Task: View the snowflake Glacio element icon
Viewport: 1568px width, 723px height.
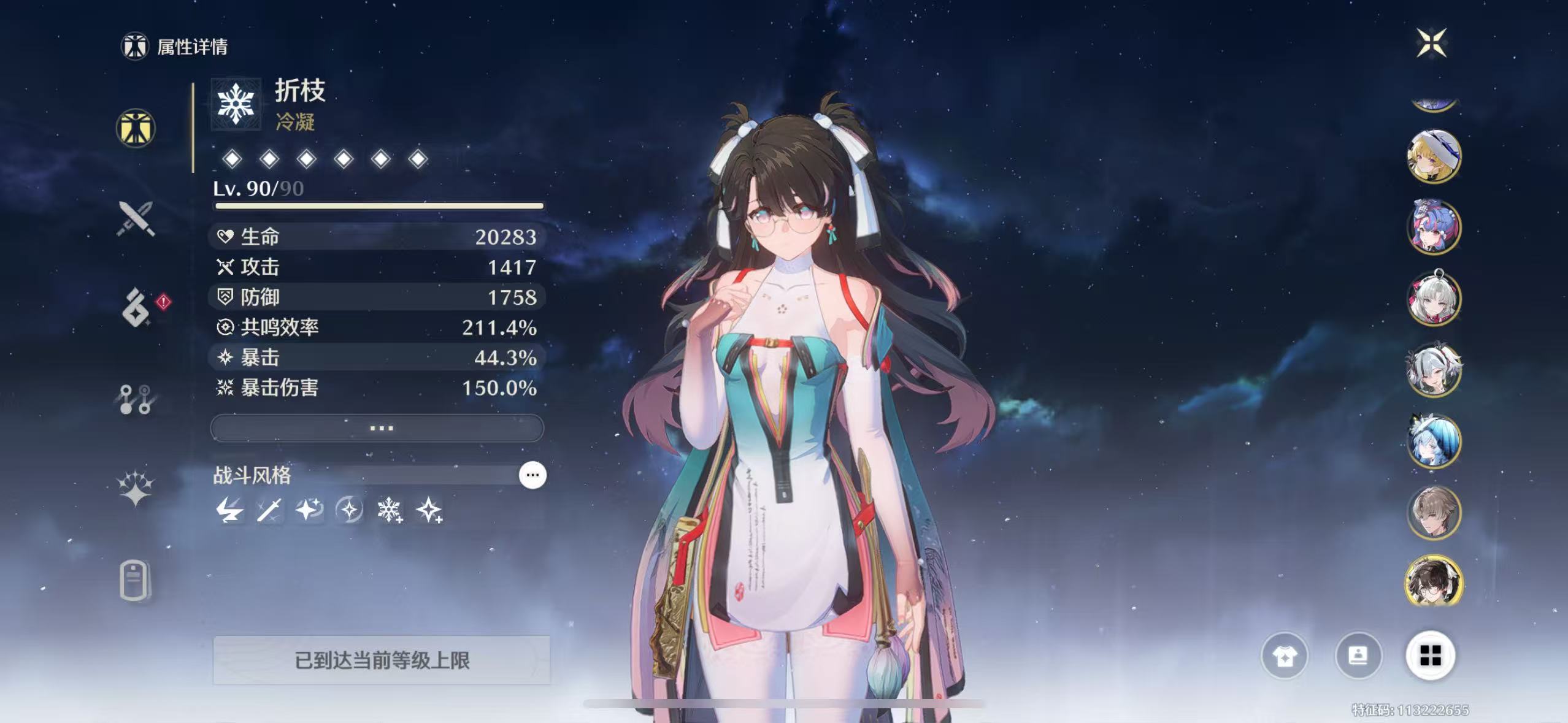Action: 236,104
